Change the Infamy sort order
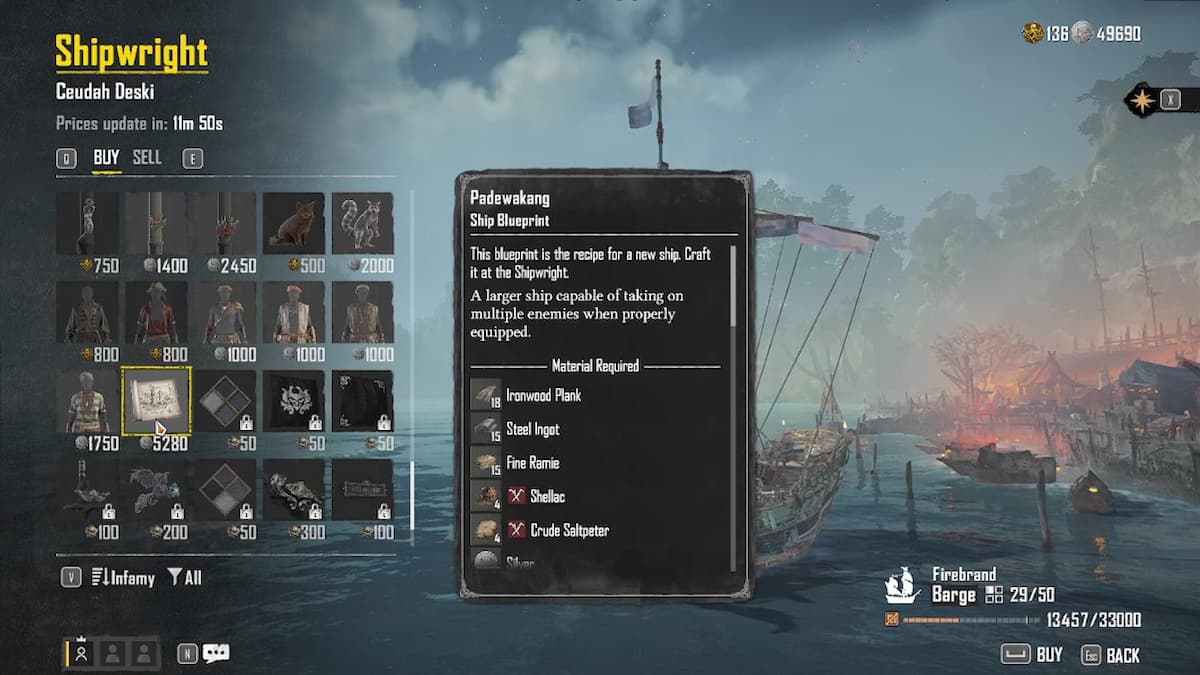 [x=123, y=577]
